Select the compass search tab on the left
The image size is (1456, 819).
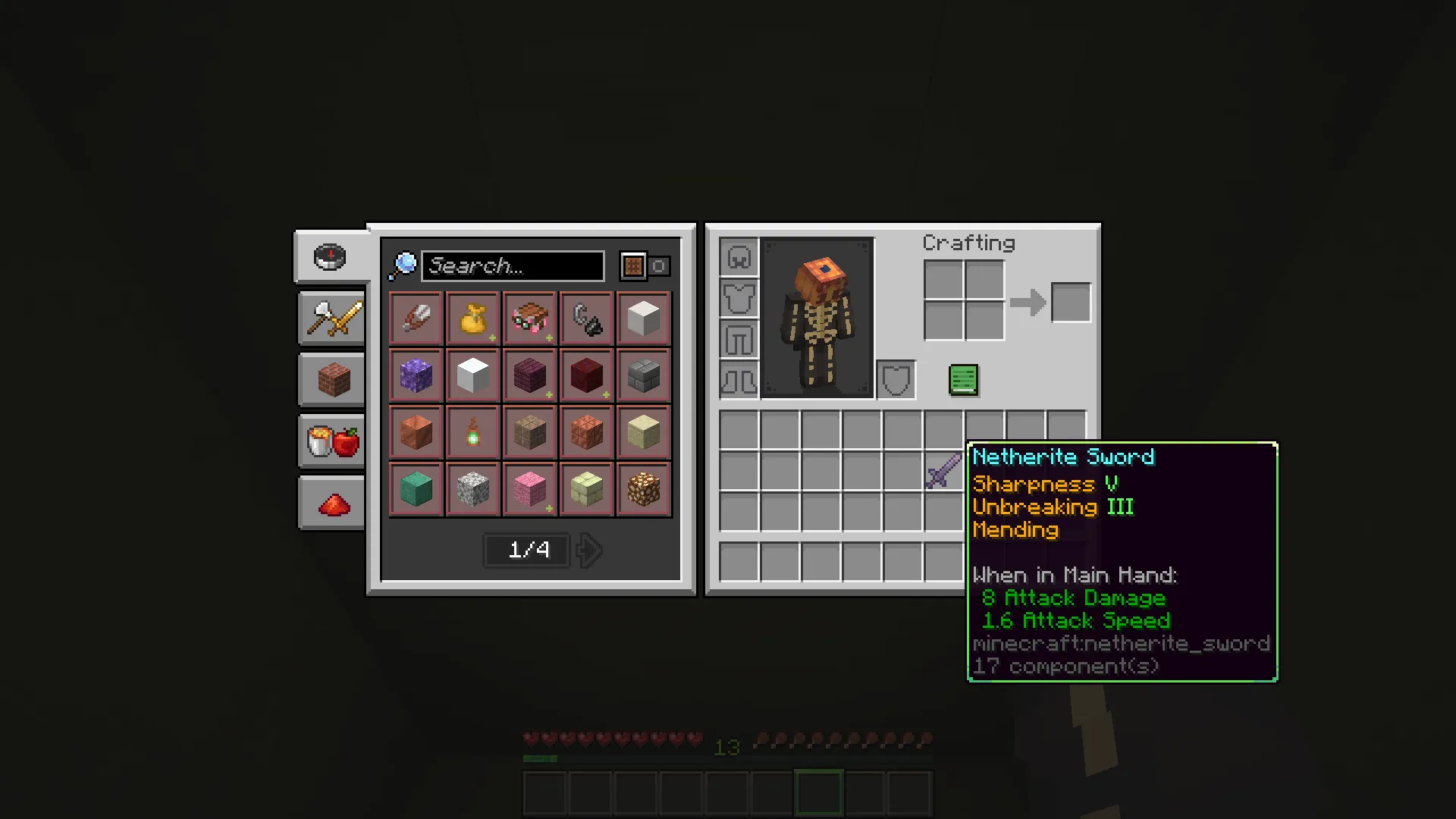click(331, 256)
